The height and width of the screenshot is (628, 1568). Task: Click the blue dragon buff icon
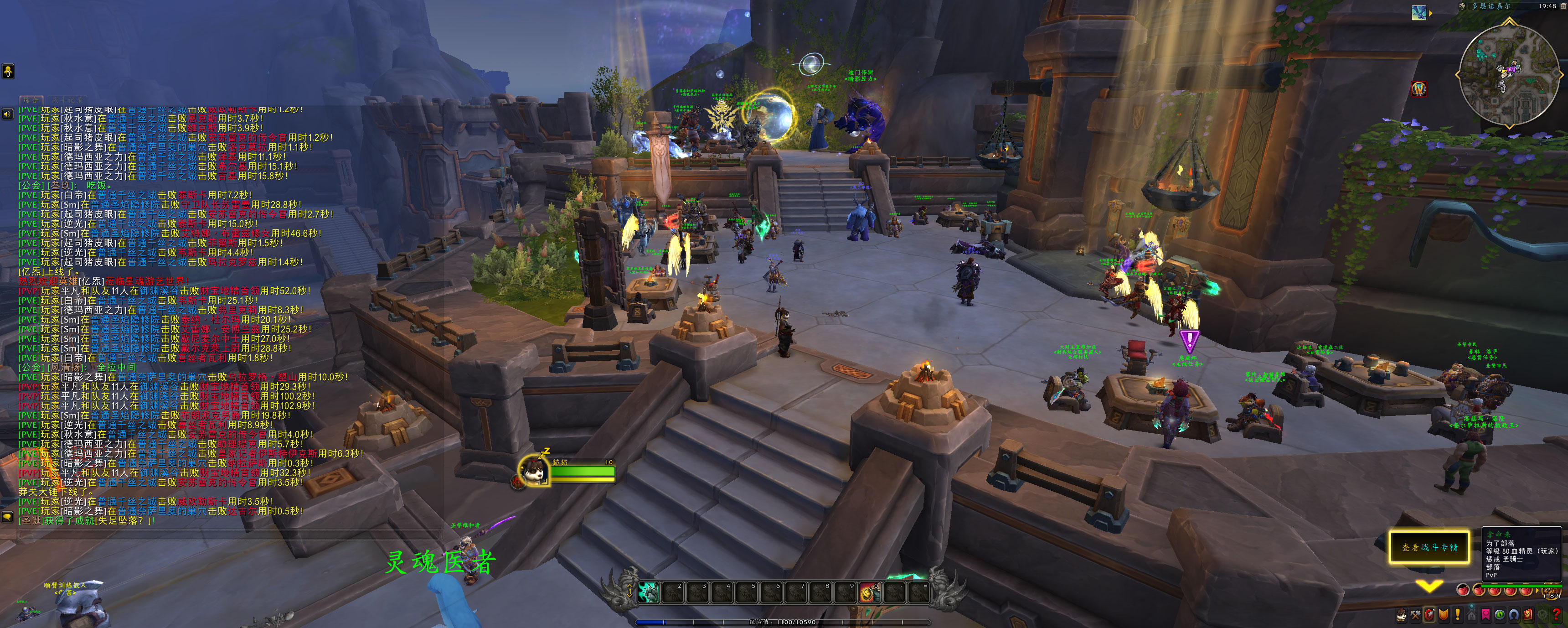tap(1419, 13)
